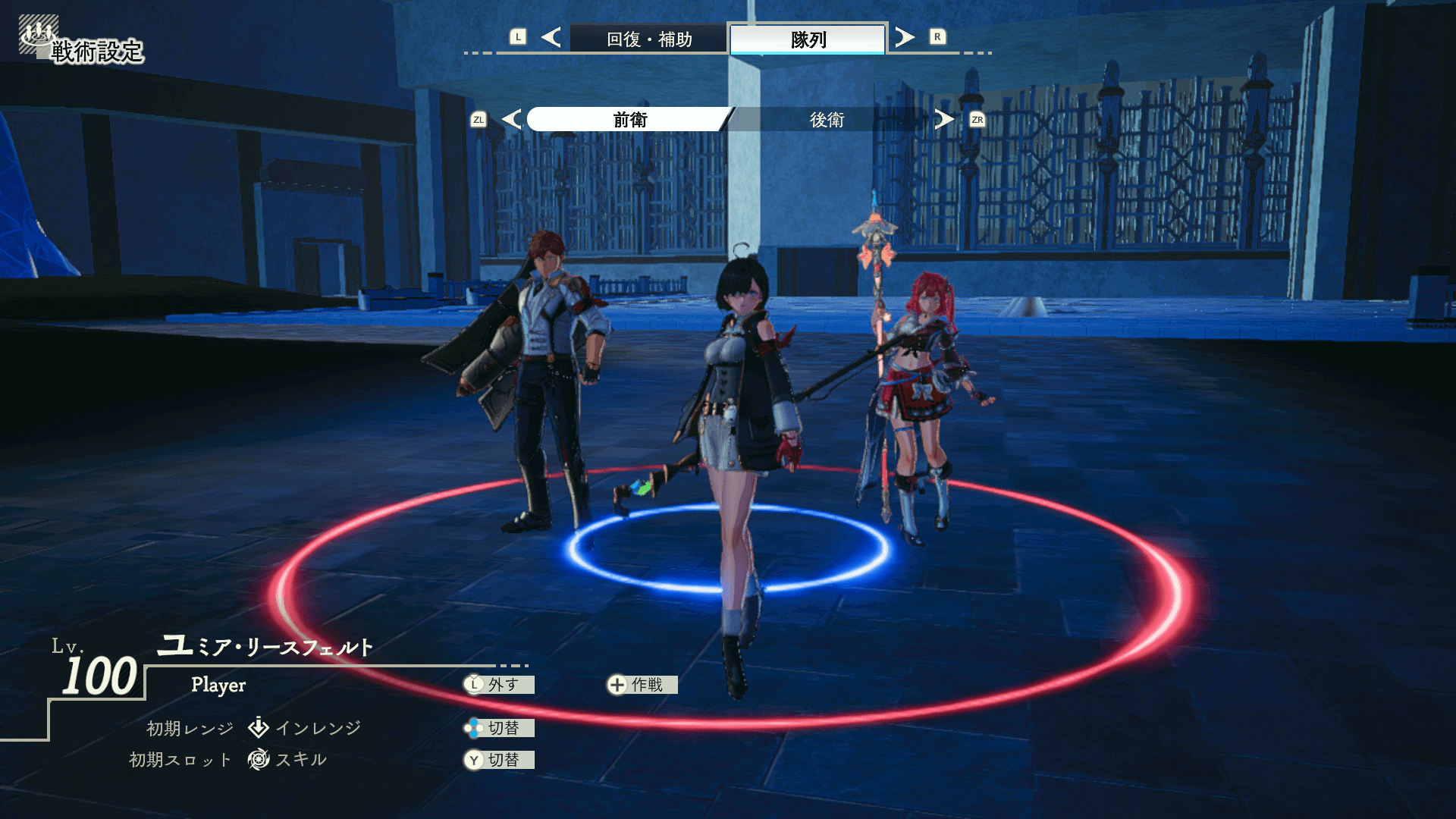Toggle 初期スロット with its 切替 button
The width and height of the screenshot is (1456, 819).
coord(500,760)
